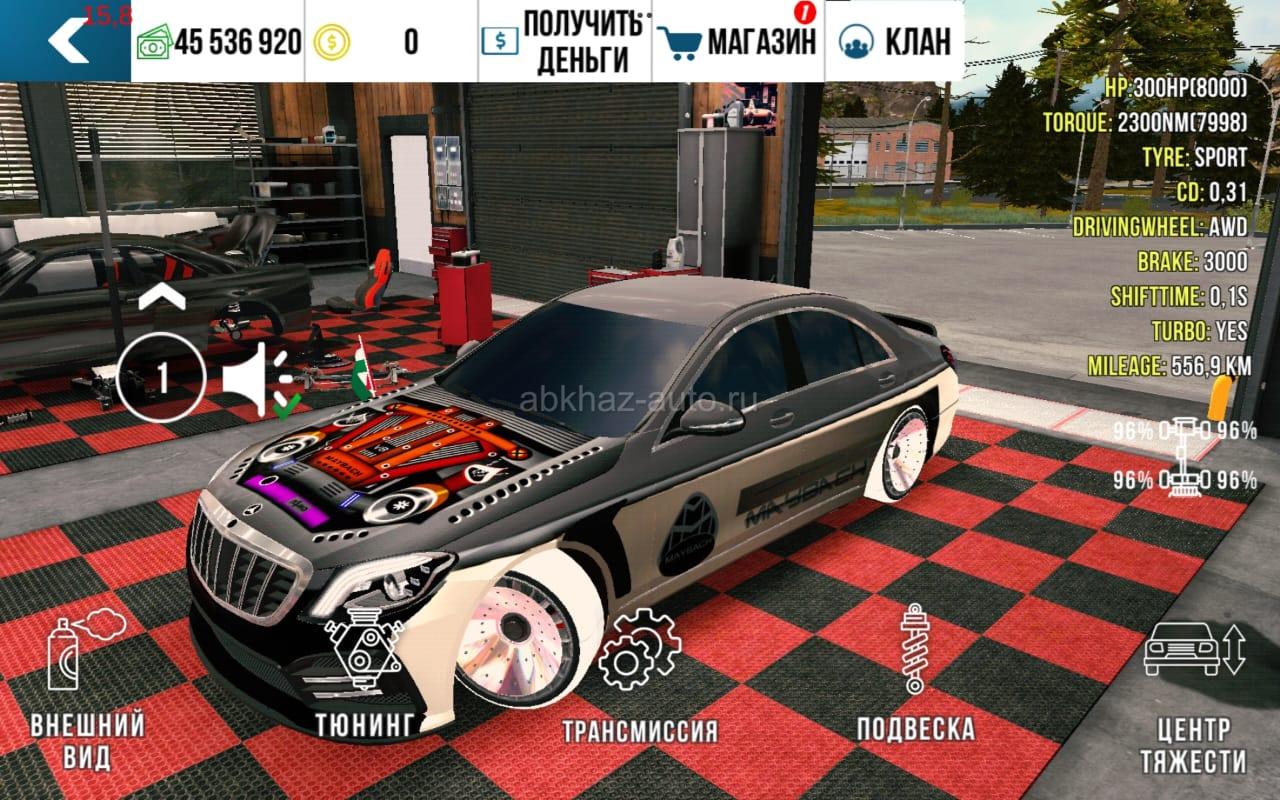Screen dimensions: 1280x800
Task: Open the Клан (clan) menu
Action: tap(894, 42)
